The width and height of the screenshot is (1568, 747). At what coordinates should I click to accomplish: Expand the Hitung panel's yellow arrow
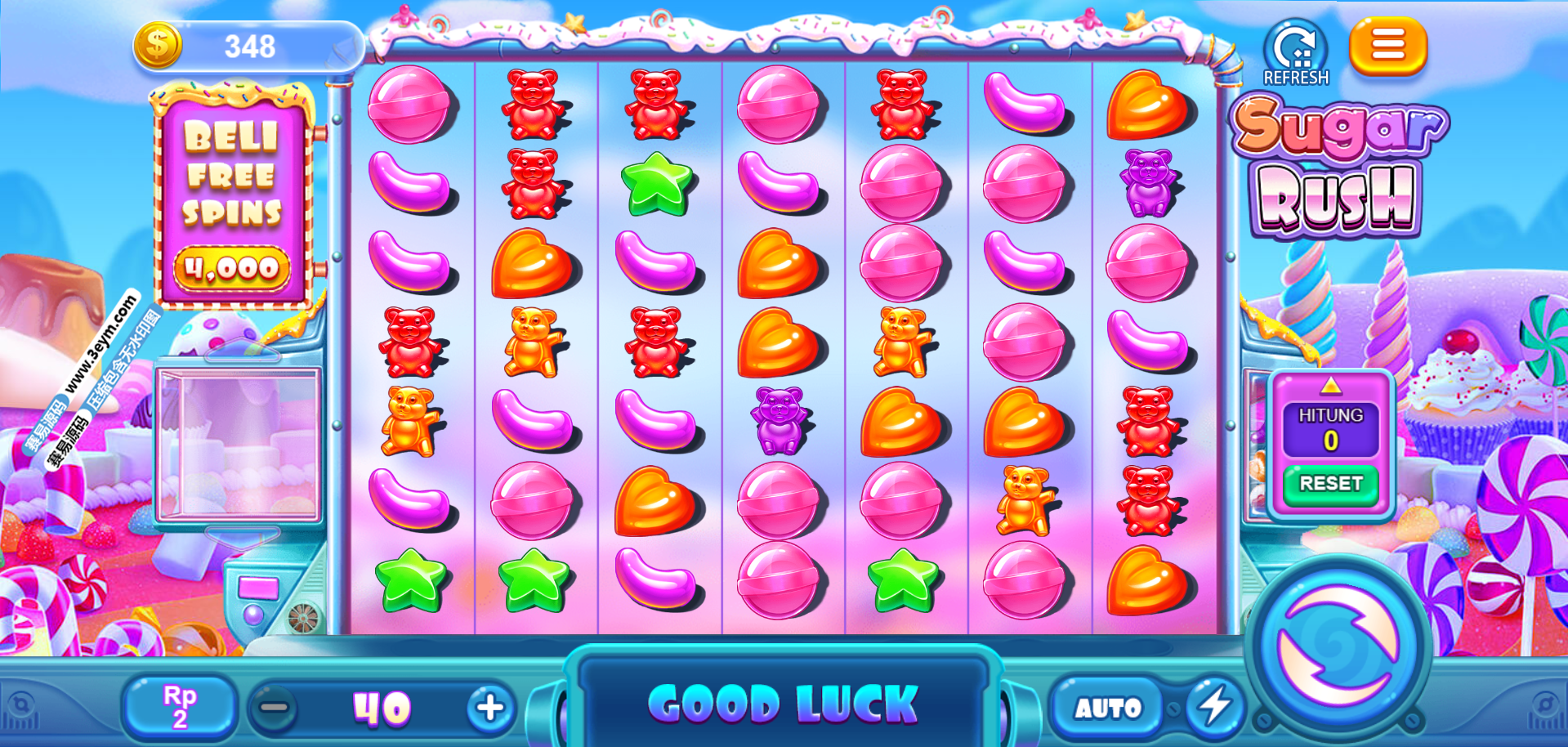click(1330, 386)
